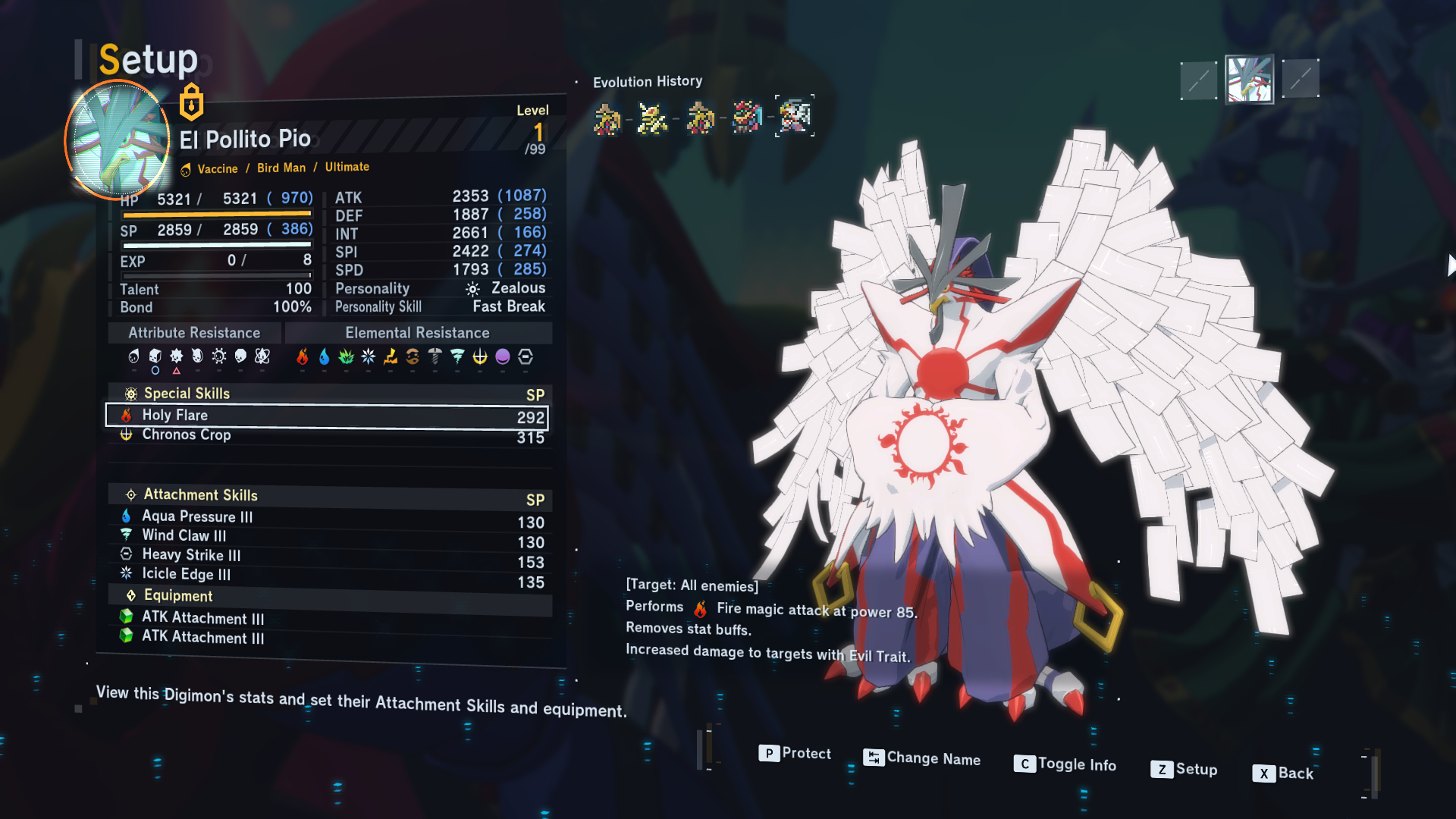Pick the Icicle Edge III attachment skill
Image resolution: width=1456 pixels, height=819 pixels.
(326, 575)
